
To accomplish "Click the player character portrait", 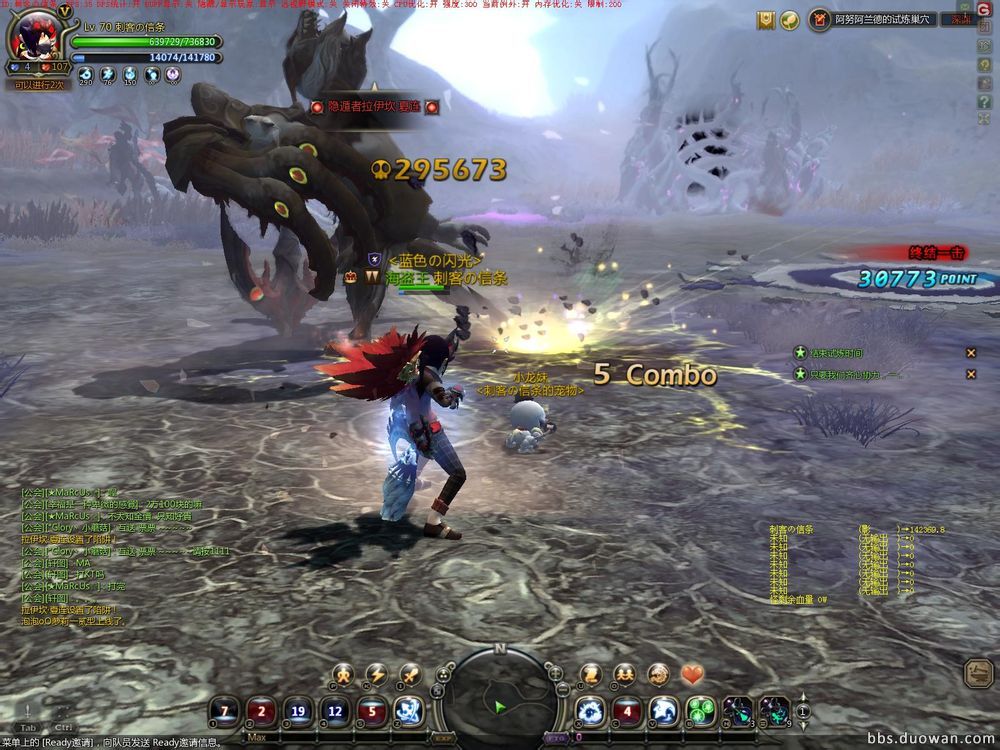I will (x=38, y=36).
